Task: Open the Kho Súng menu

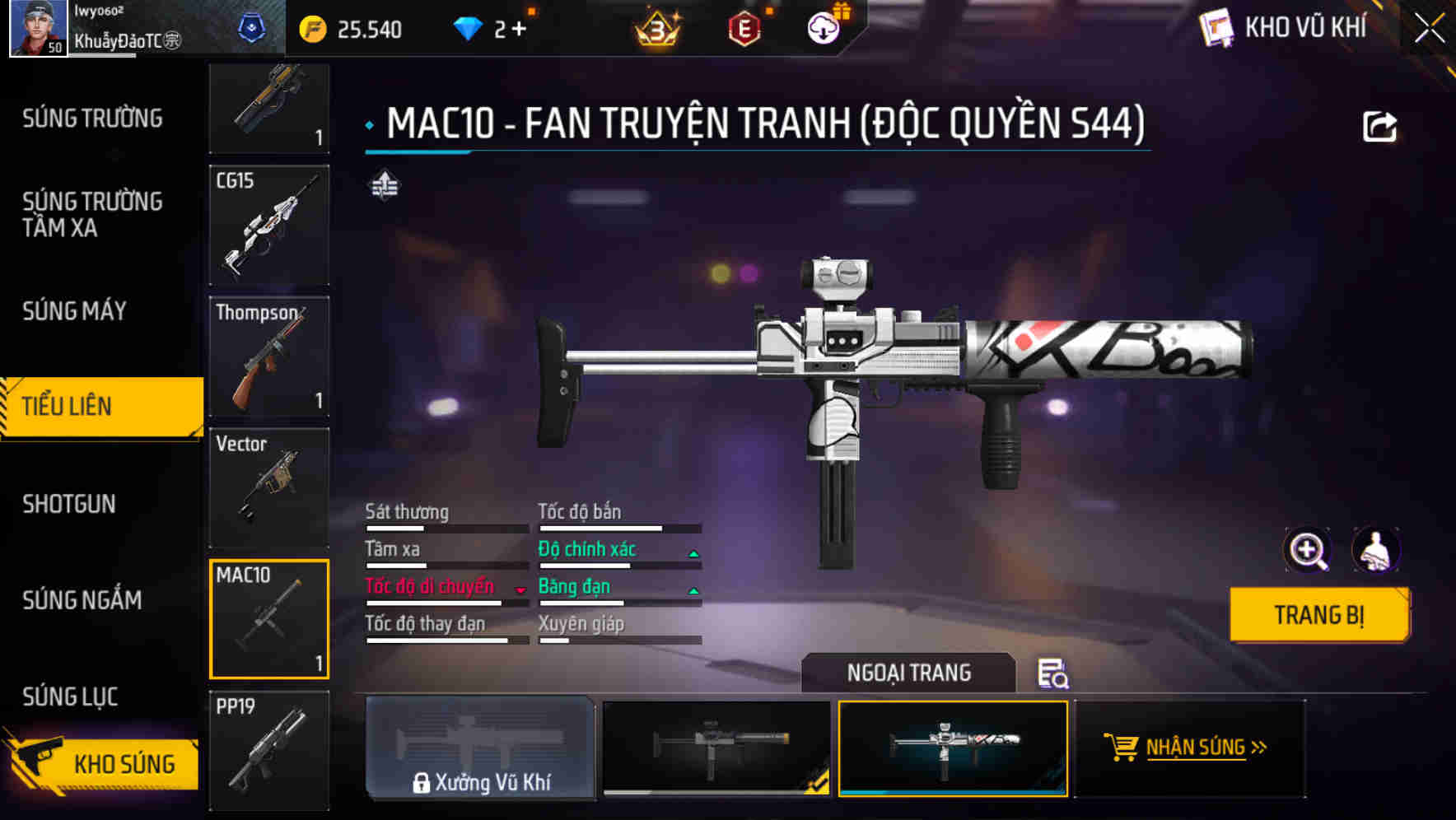Action: point(103,763)
